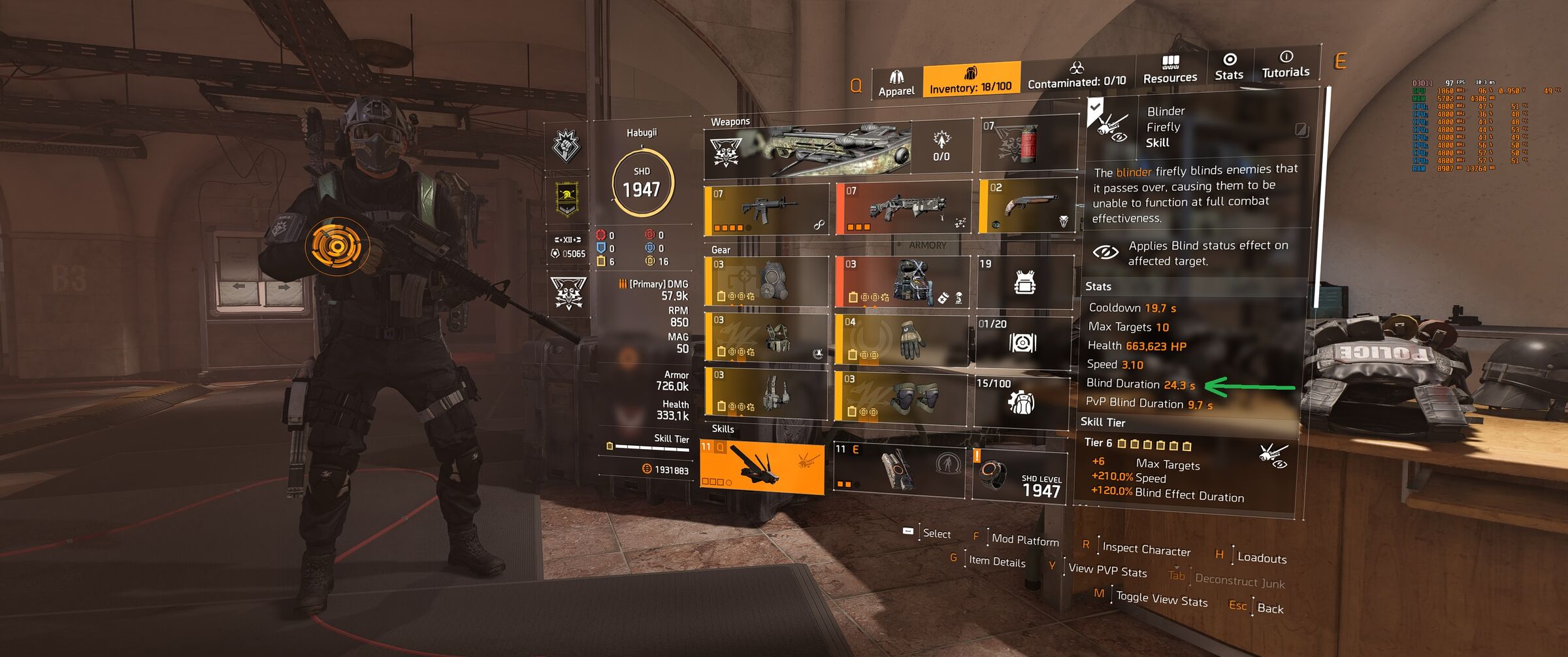This screenshot has height=657, width=1568.
Task: Open the Mod Platform option
Action: (1024, 540)
